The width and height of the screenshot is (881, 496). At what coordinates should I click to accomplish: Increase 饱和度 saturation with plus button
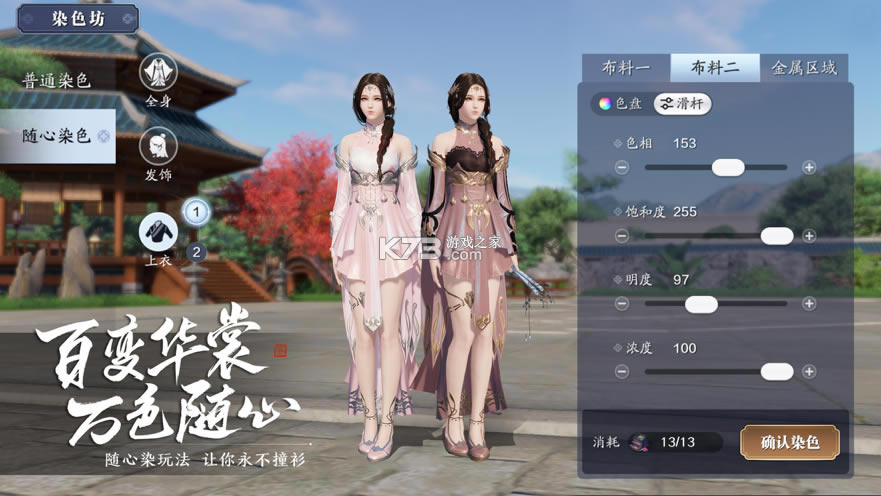coord(809,236)
